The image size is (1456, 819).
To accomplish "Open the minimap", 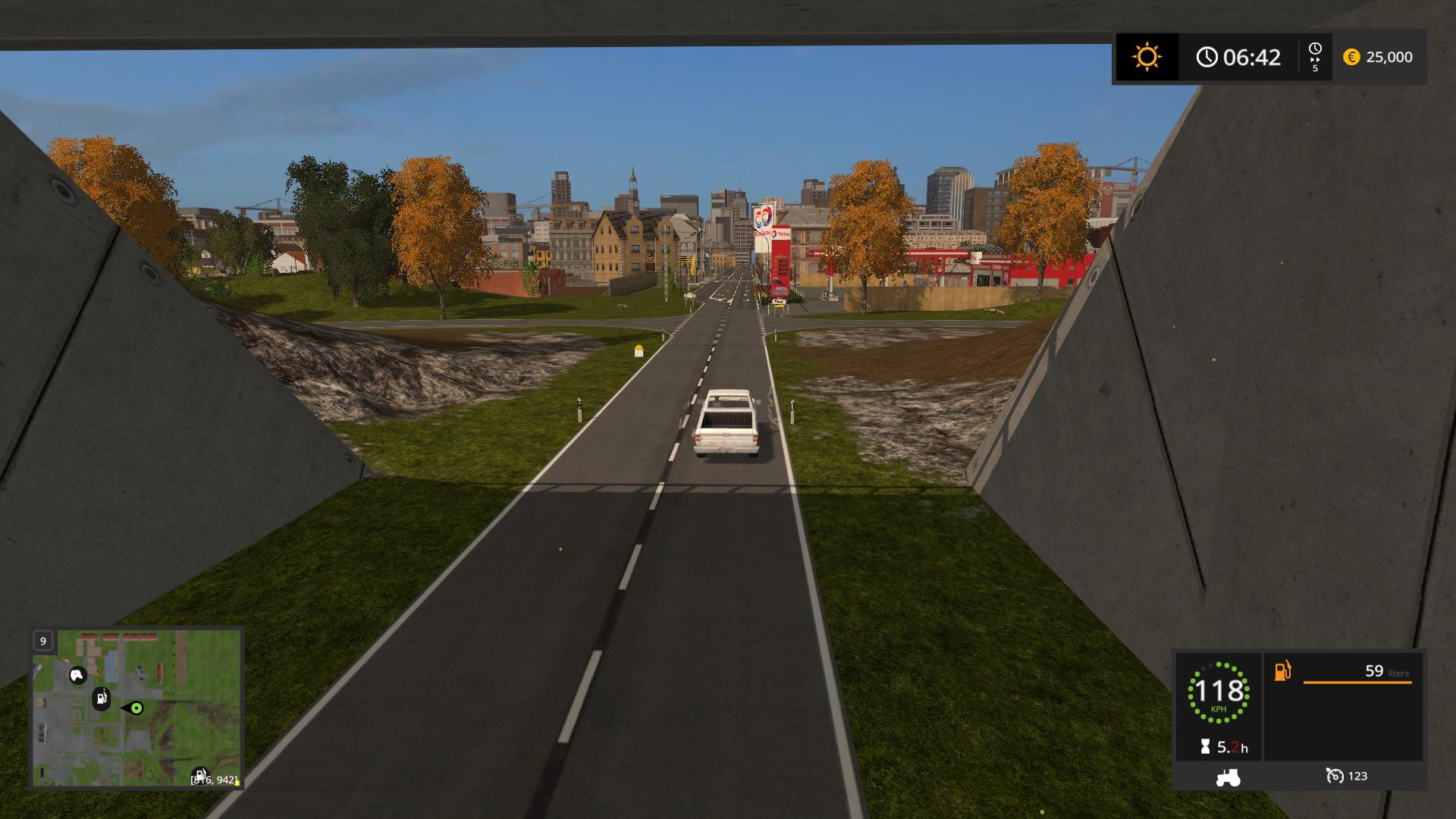I will [136, 708].
